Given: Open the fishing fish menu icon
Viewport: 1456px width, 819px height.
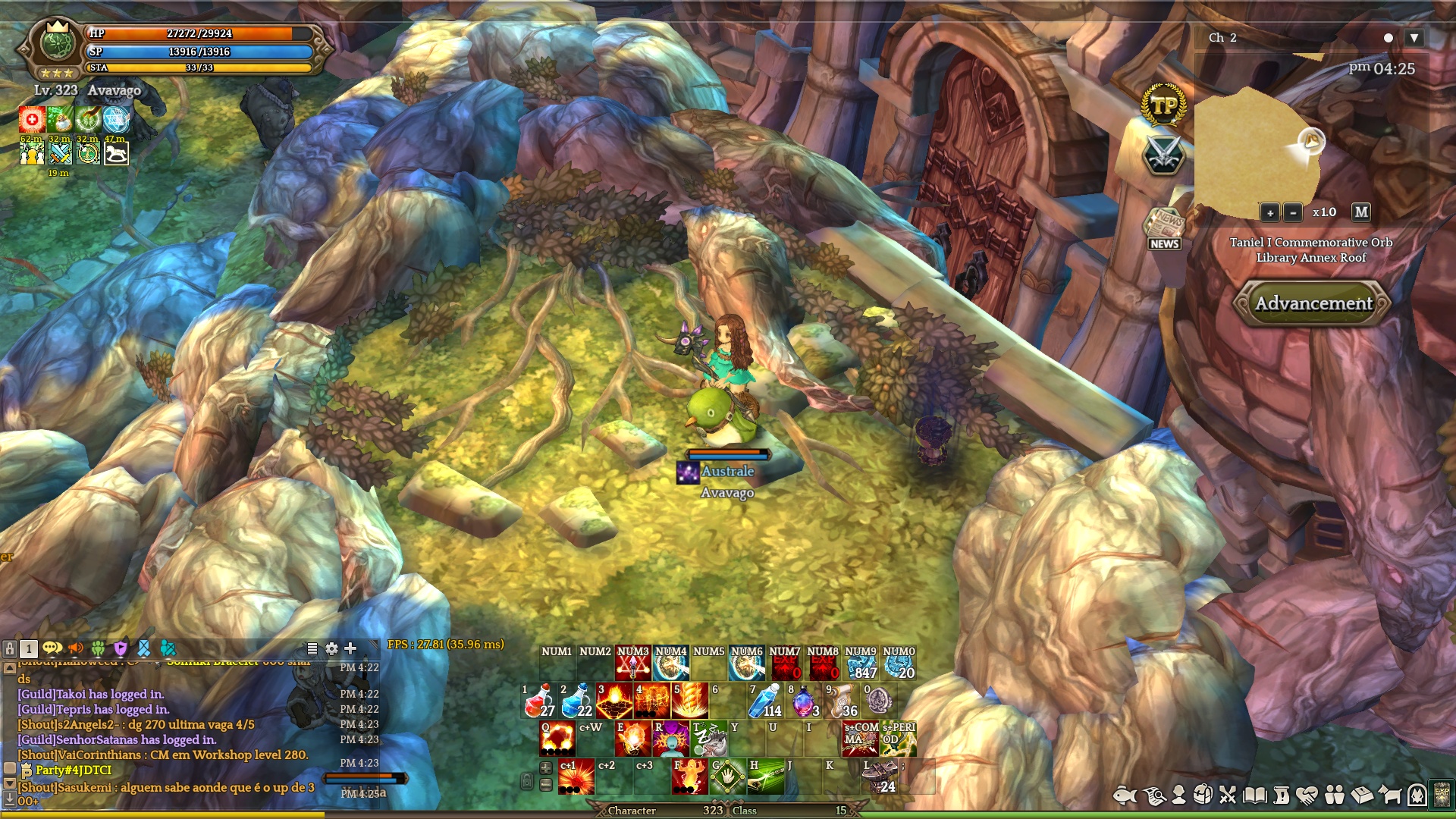Looking at the screenshot, I should tap(1125, 795).
